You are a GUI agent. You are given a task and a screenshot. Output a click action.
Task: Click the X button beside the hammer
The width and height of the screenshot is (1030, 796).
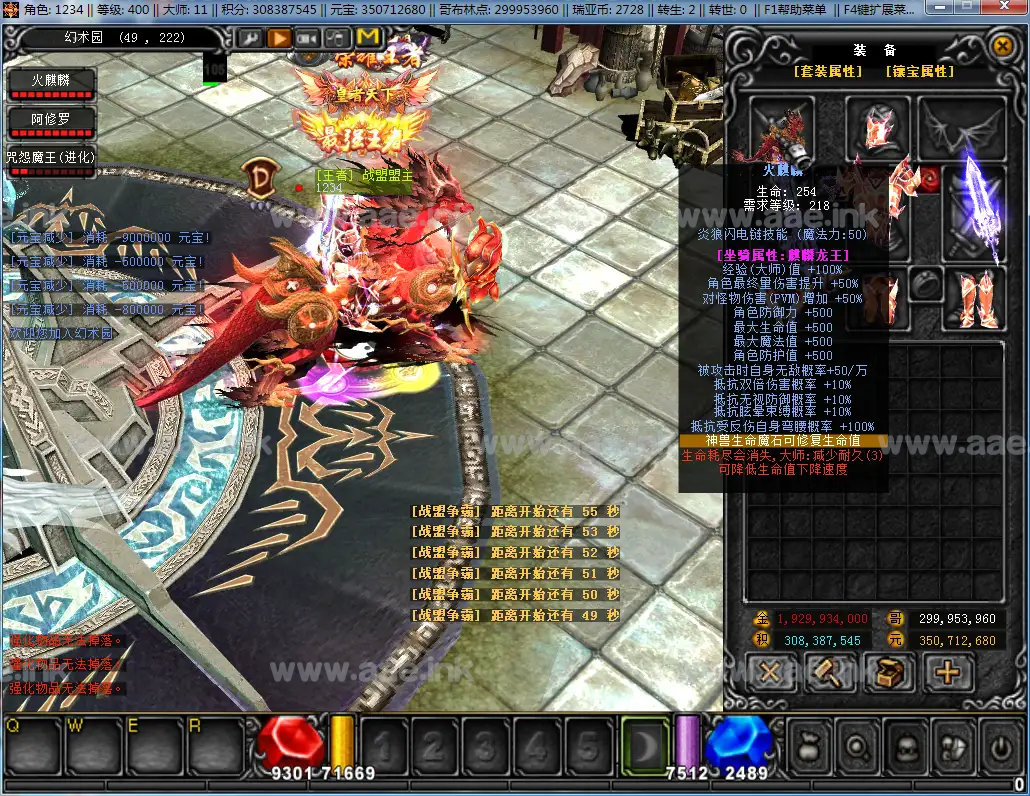point(771,671)
